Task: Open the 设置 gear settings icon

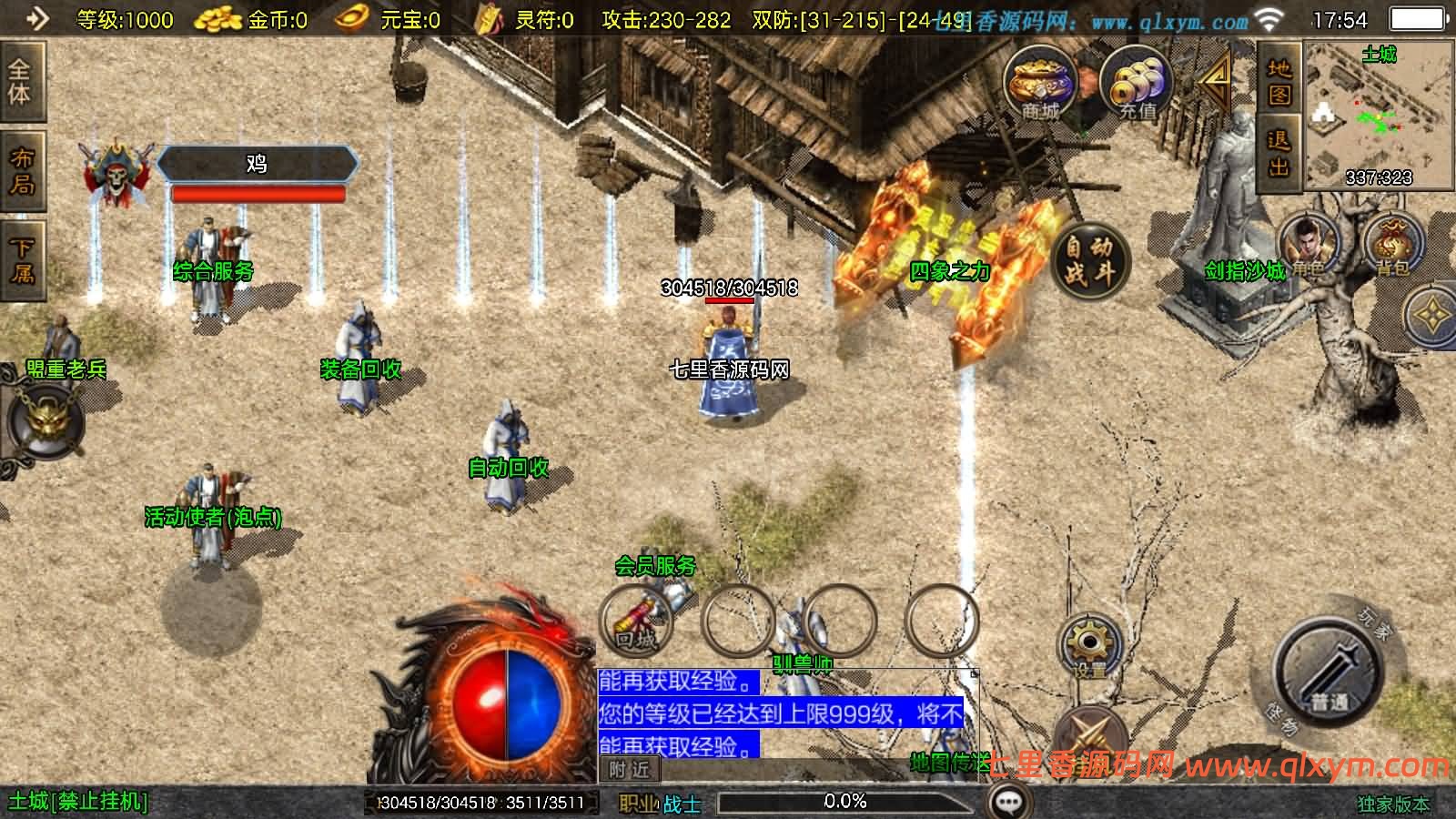Action: pos(1088,646)
